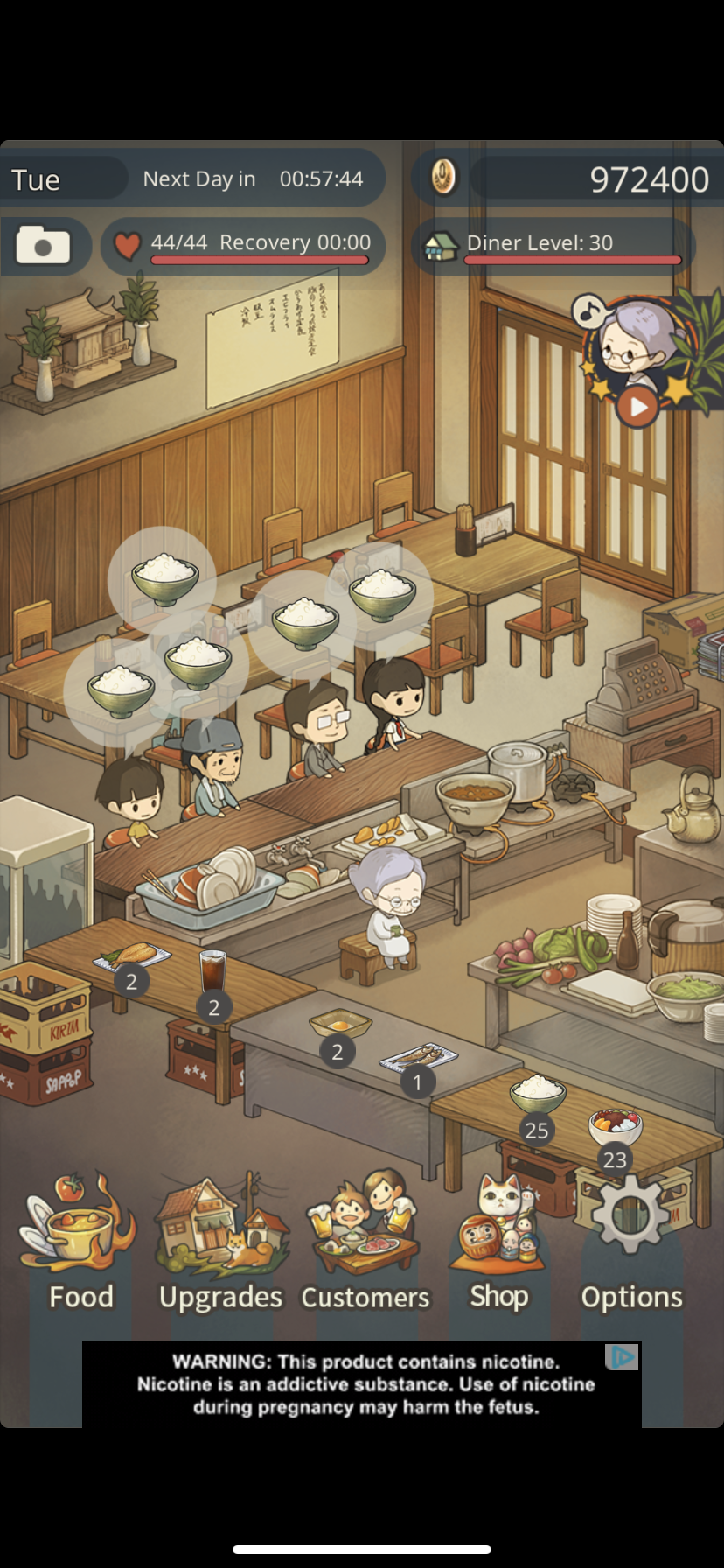Image resolution: width=724 pixels, height=1568 pixels.
Task: Play the grandma video bonus
Action: pyautogui.click(x=637, y=406)
